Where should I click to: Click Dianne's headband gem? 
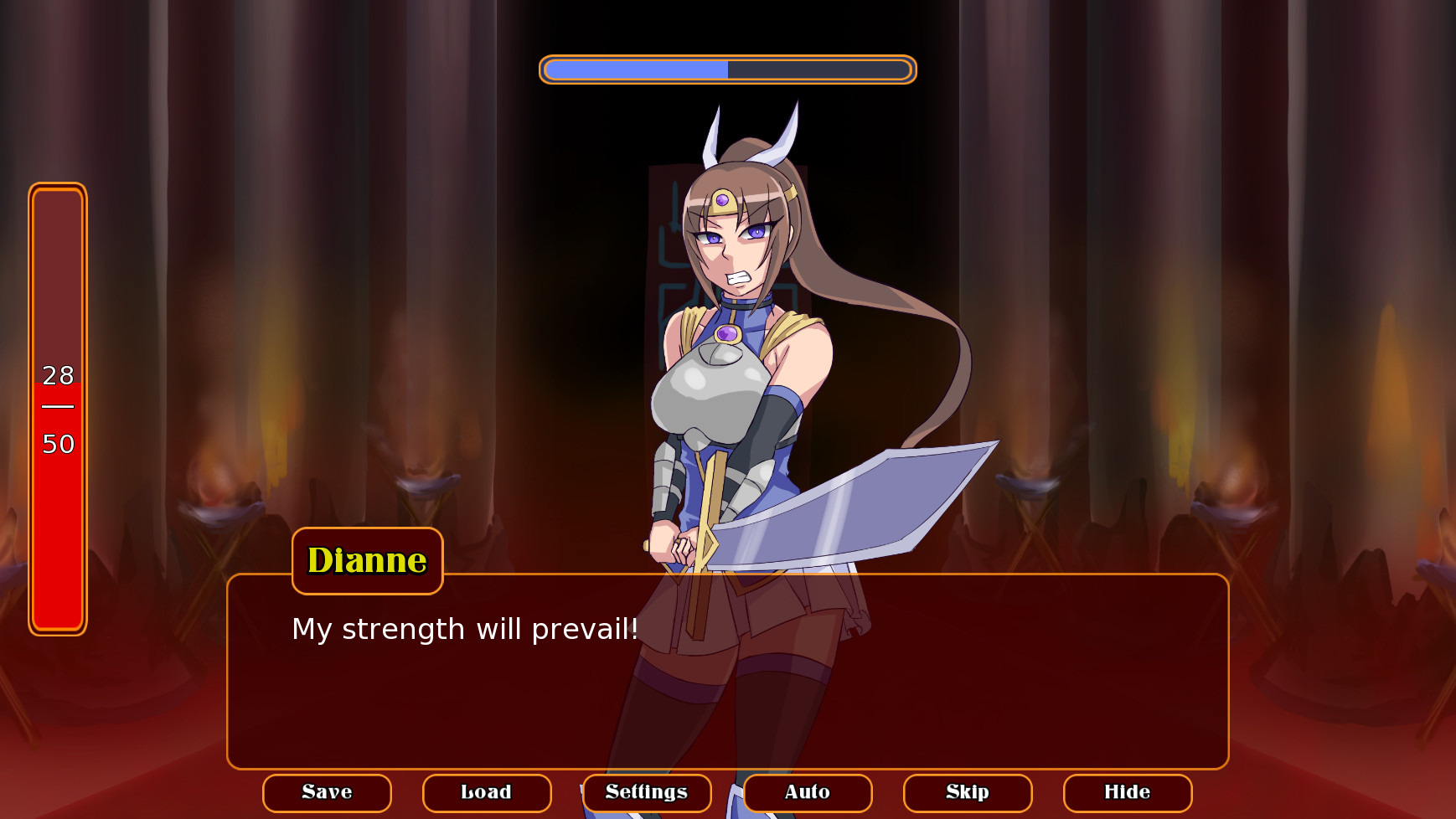tap(722, 198)
